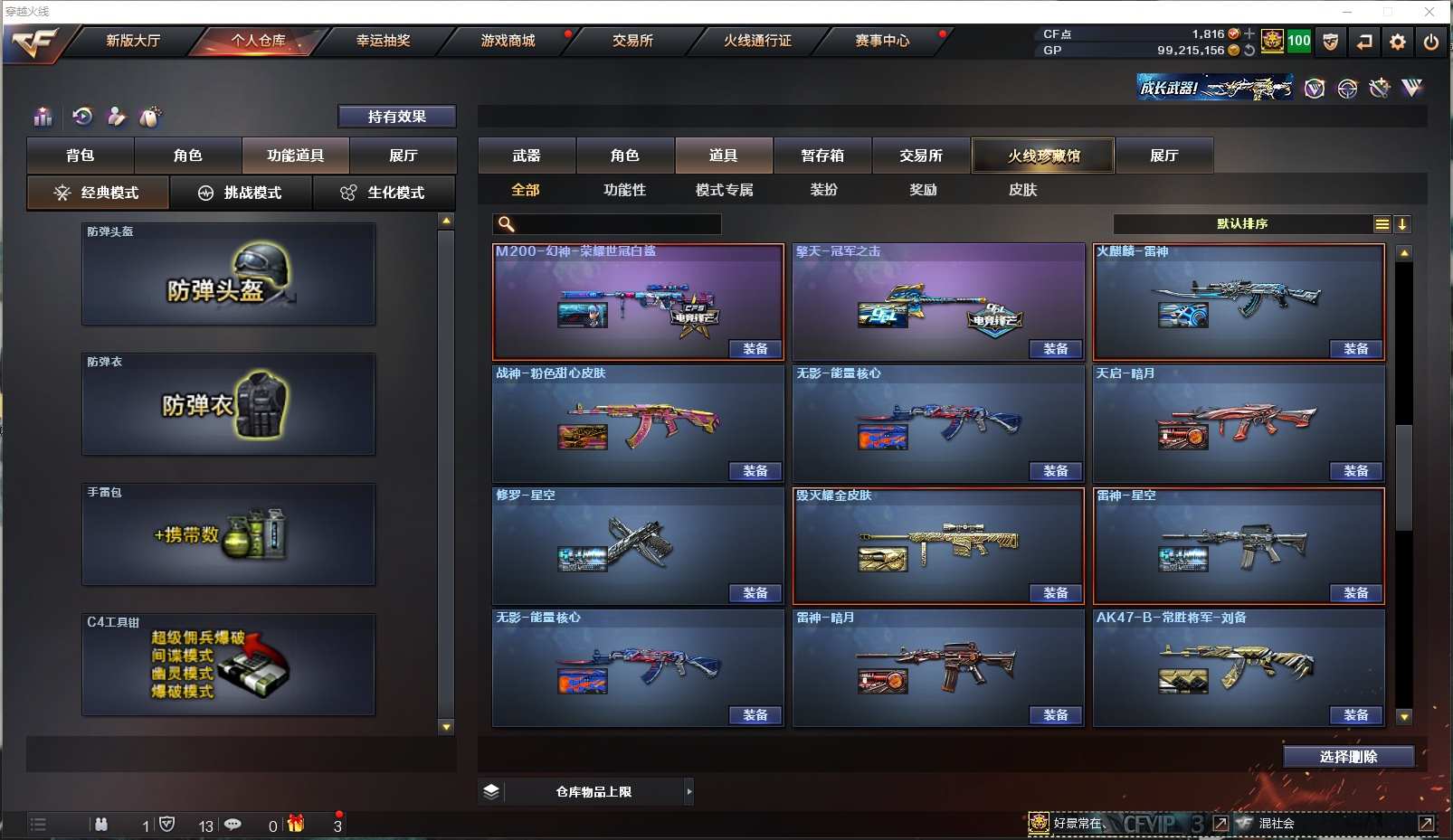Close the game window
Screen dimensions: 1453x840
pyautogui.click(x=1429, y=12)
